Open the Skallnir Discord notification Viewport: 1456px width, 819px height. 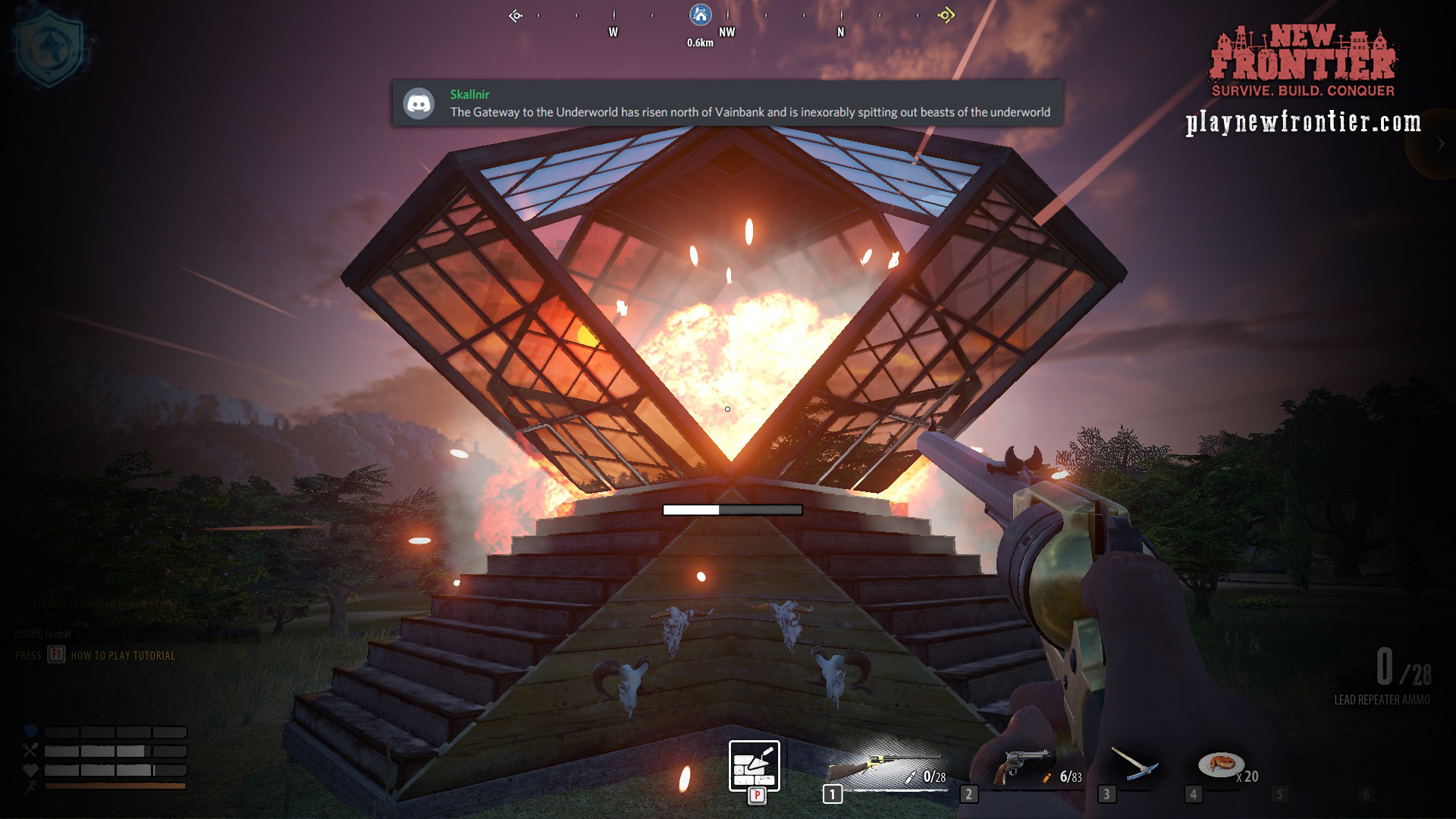click(x=726, y=103)
